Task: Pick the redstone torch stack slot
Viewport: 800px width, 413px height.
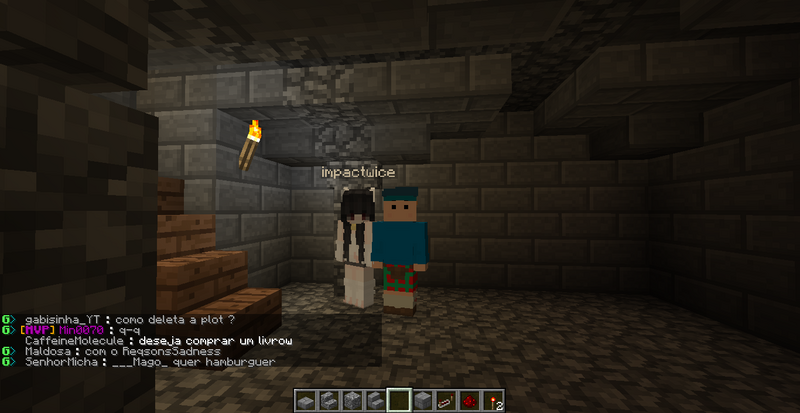Action: click(x=491, y=401)
